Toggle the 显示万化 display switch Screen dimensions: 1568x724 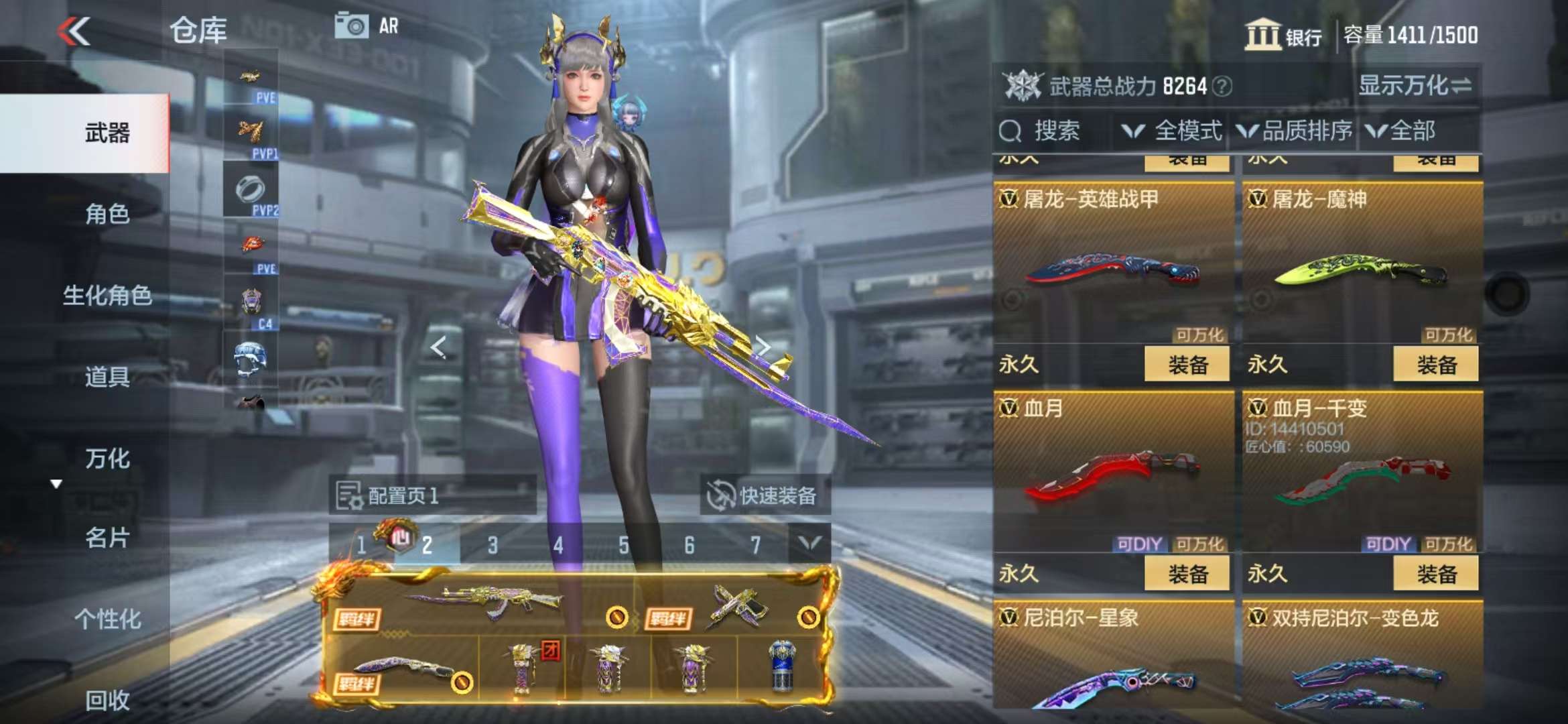pyautogui.click(x=1415, y=86)
